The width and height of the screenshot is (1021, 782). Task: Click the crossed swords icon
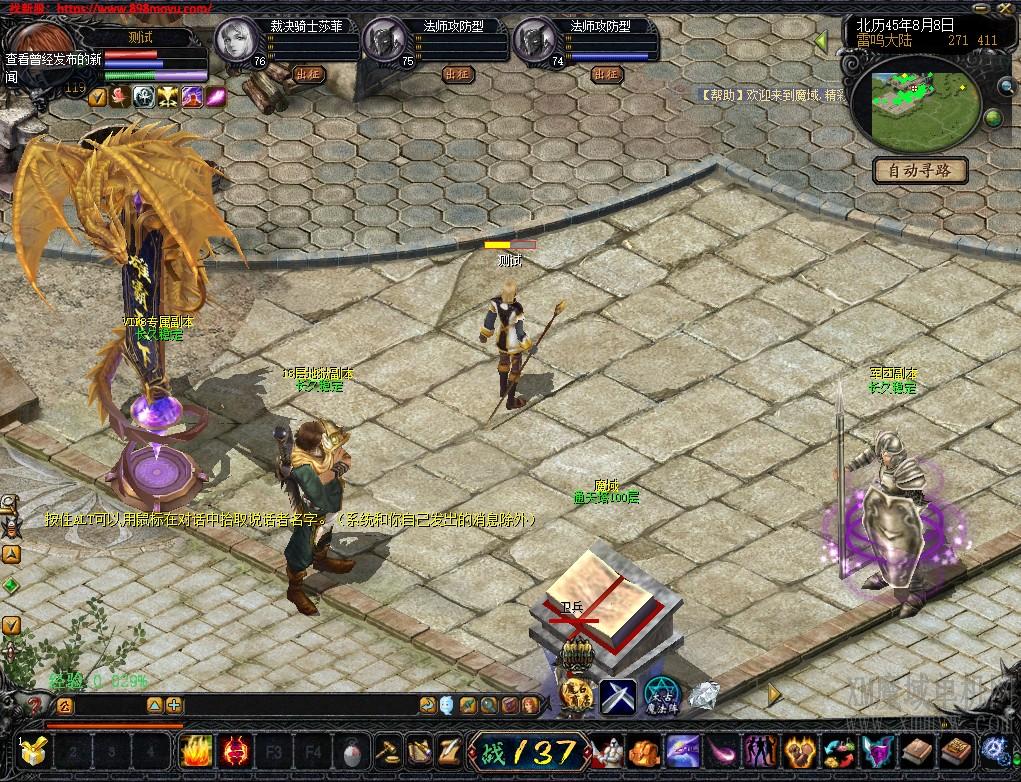(618, 694)
